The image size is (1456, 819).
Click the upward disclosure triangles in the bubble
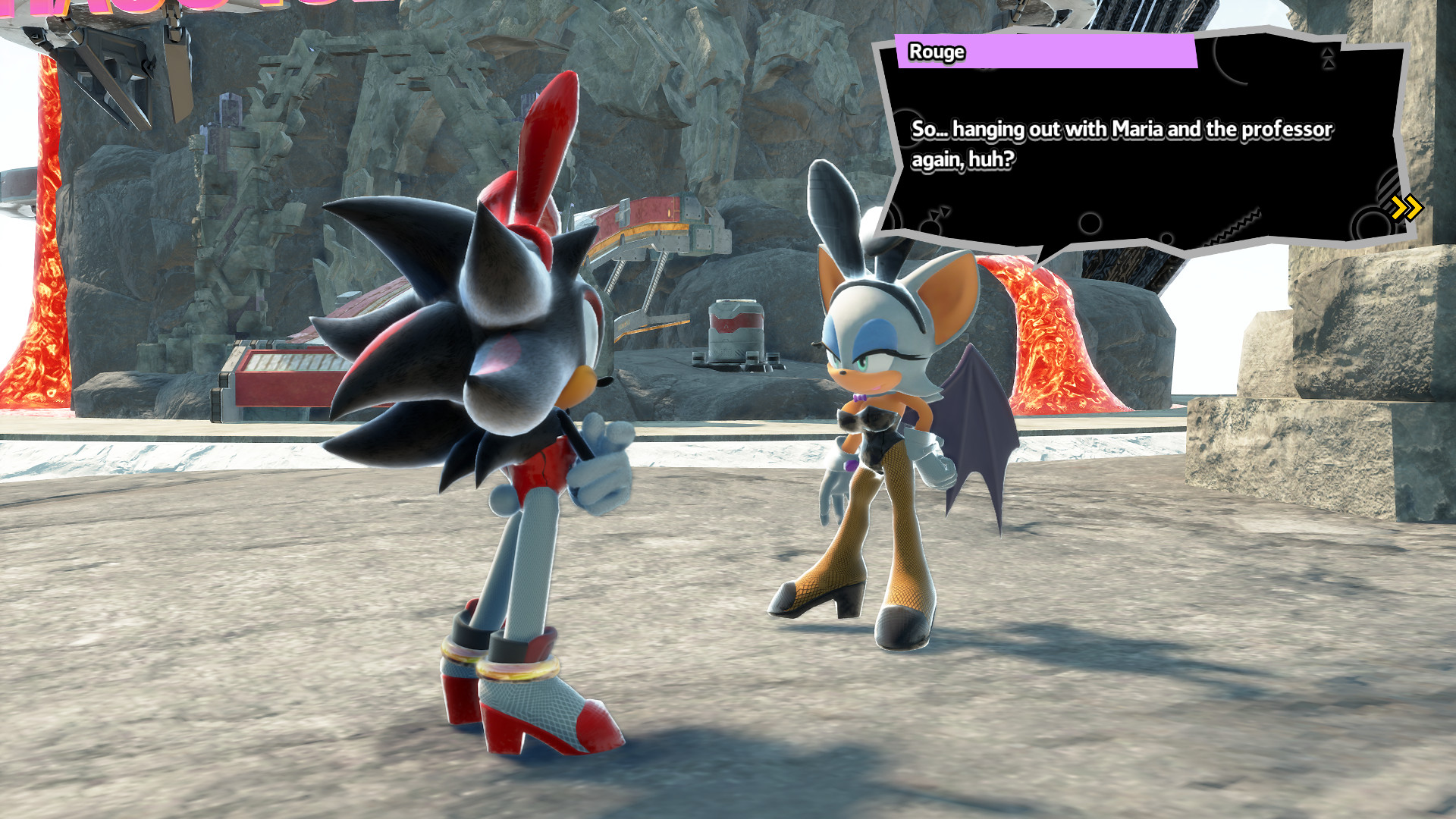pyautogui.click(x=1328, y=61)
